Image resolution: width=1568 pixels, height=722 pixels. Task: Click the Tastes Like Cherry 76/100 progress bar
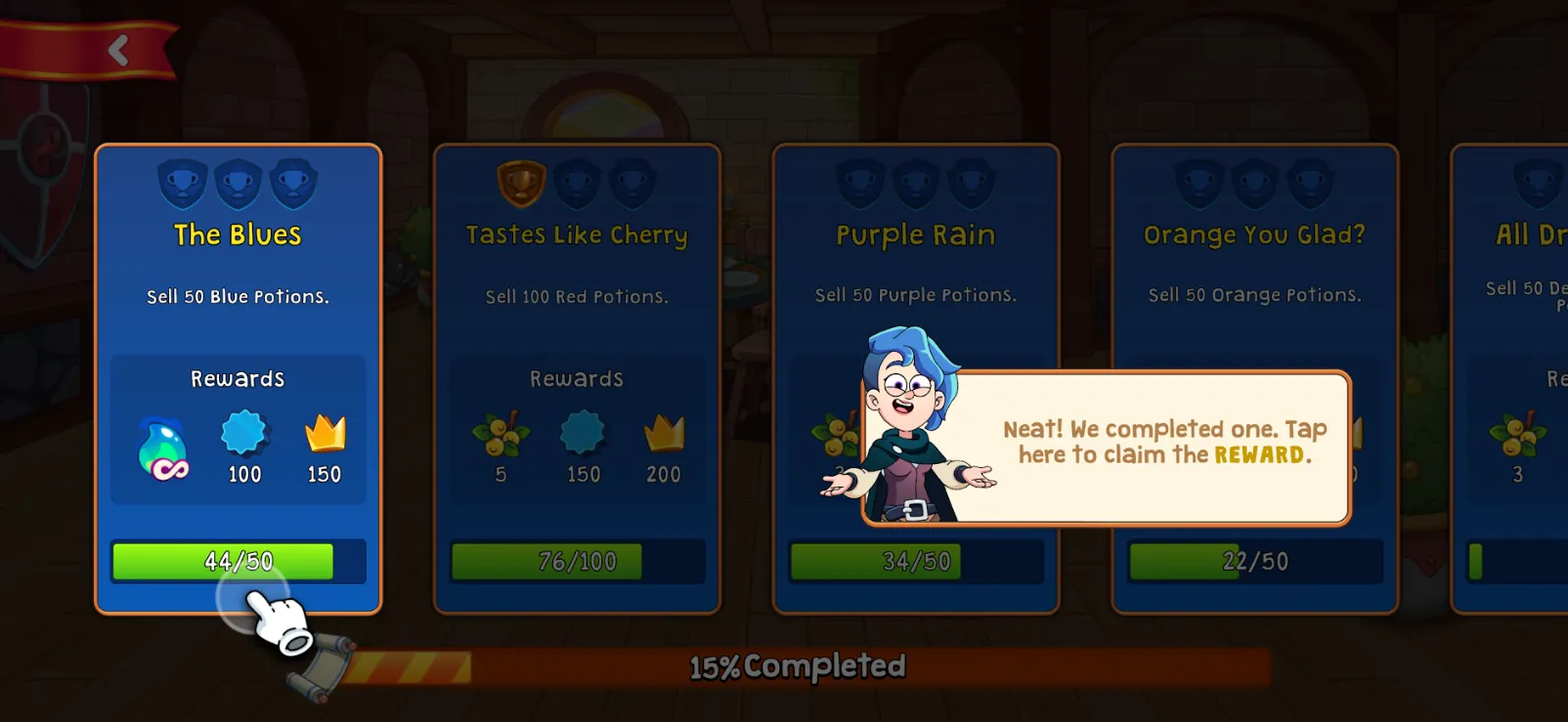[x=577, y=561]
